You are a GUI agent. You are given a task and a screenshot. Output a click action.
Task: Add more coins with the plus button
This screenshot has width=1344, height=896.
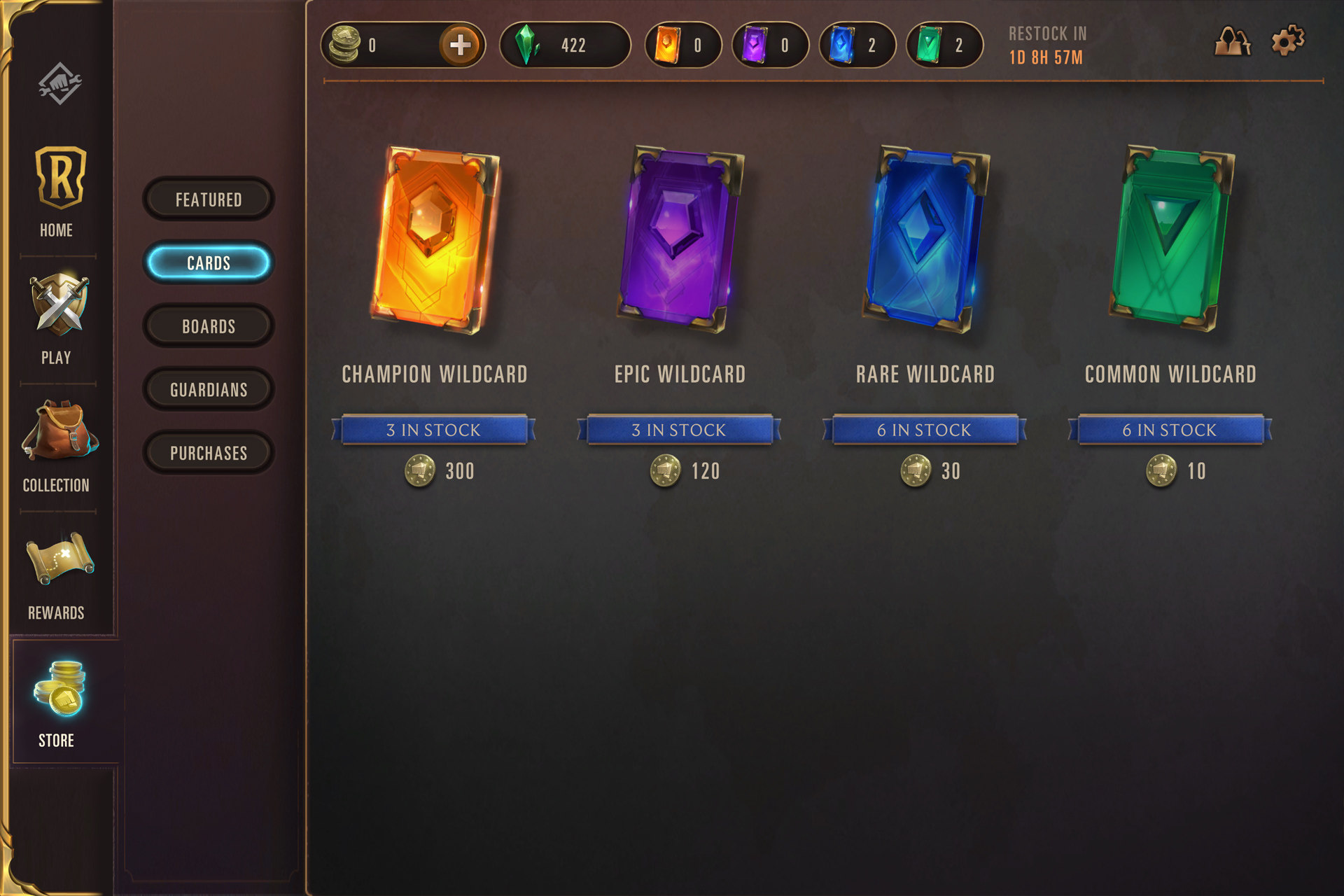[x=460, y=45]
